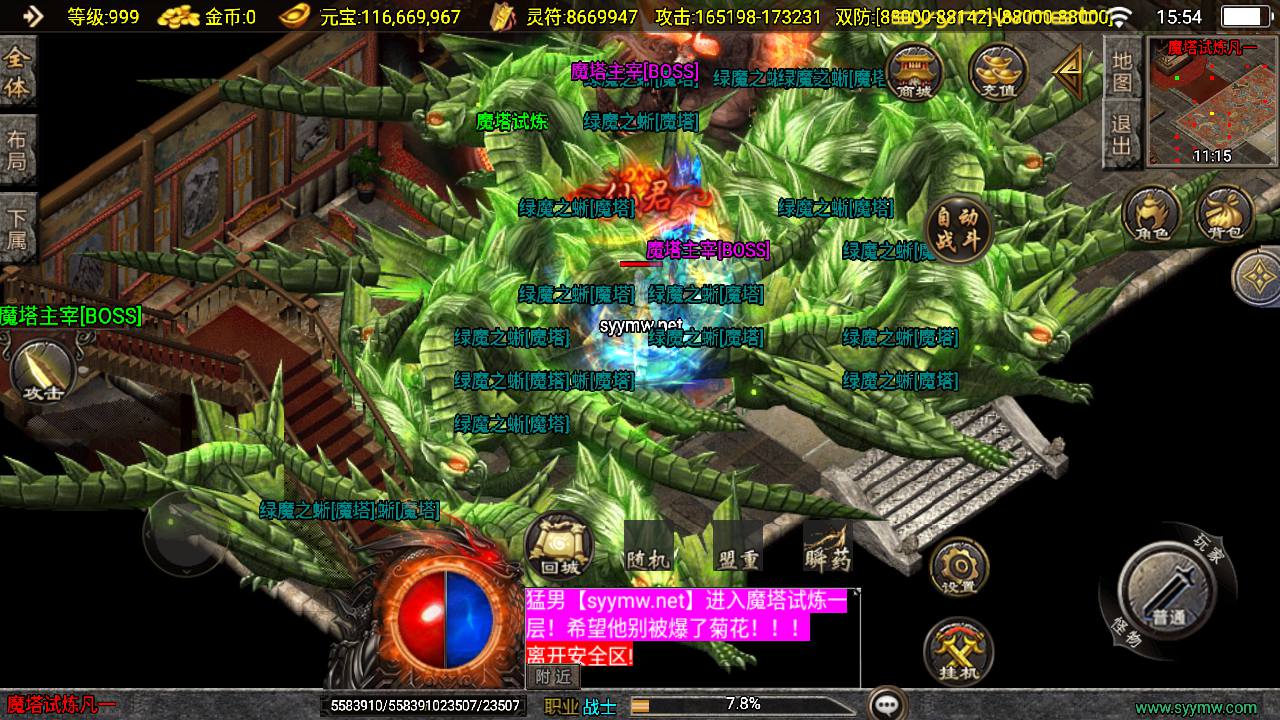
Task: Select the 布局 tab
Action: (x=18, y=150)
